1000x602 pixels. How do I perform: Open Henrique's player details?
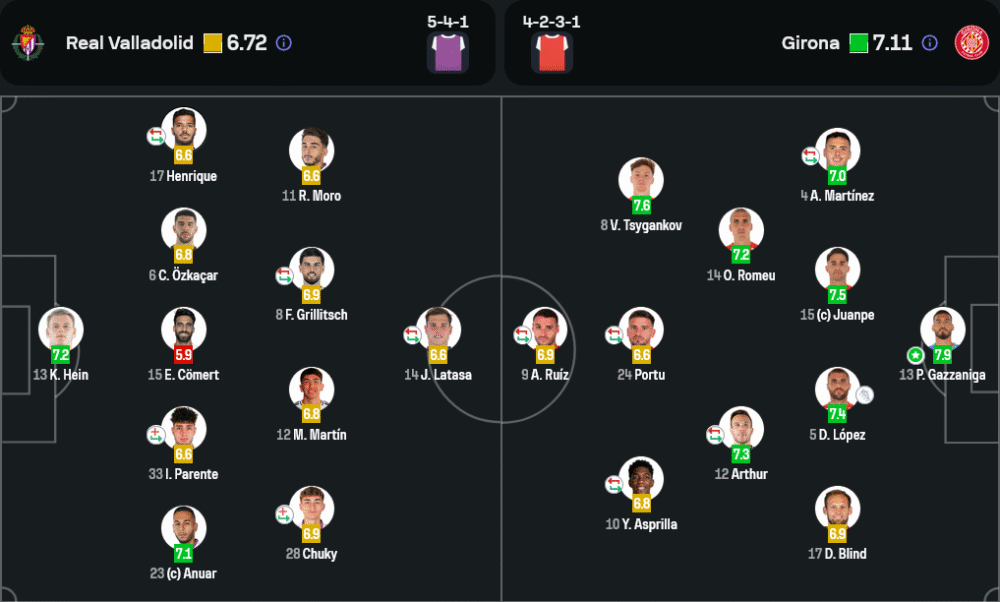tap(184, 130)
